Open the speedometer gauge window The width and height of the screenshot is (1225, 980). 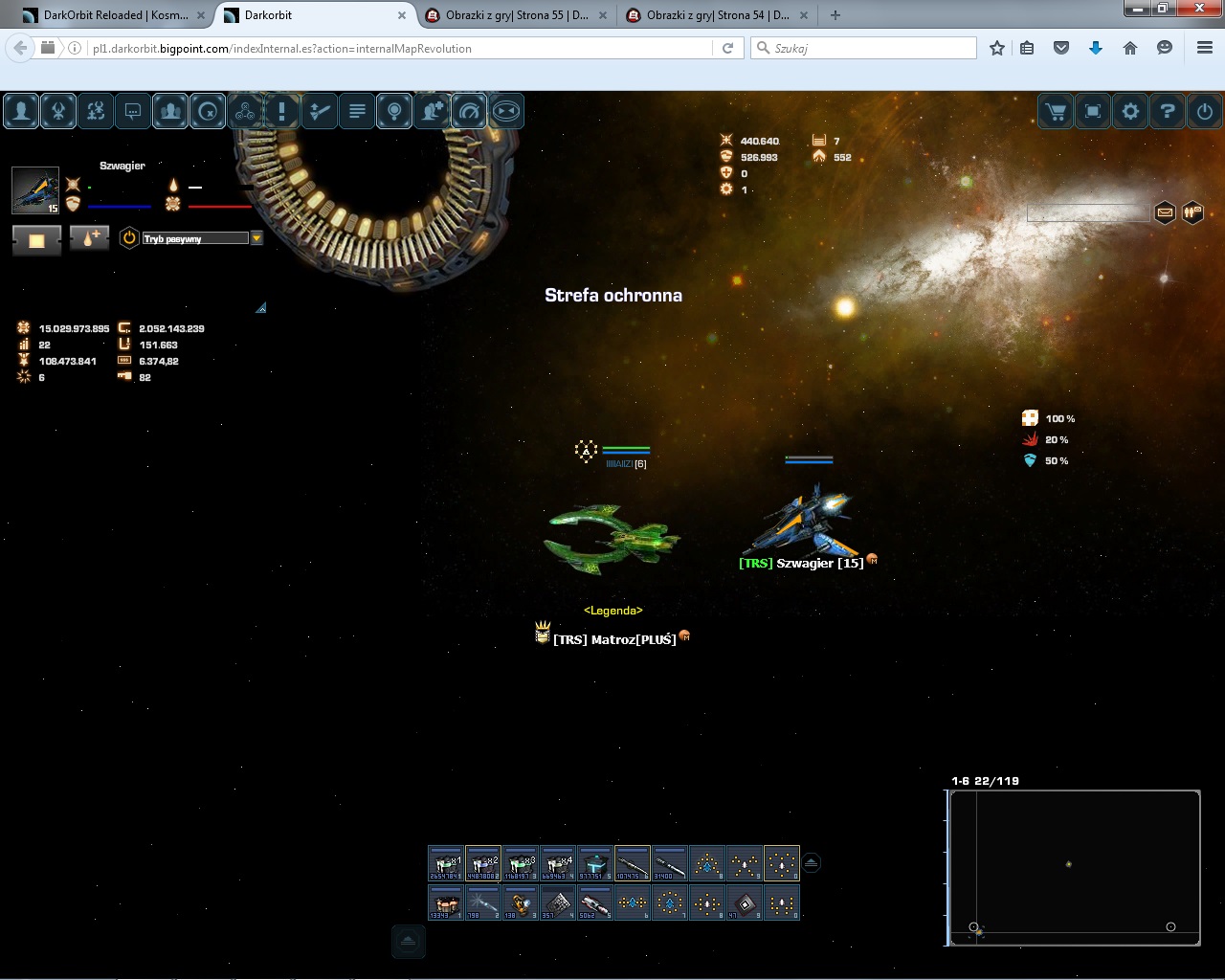coord(469,112)
